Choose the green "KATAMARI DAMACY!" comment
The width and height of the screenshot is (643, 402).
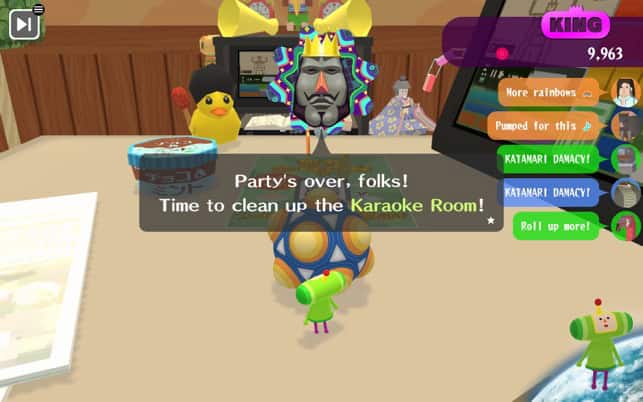click(547, 159)
